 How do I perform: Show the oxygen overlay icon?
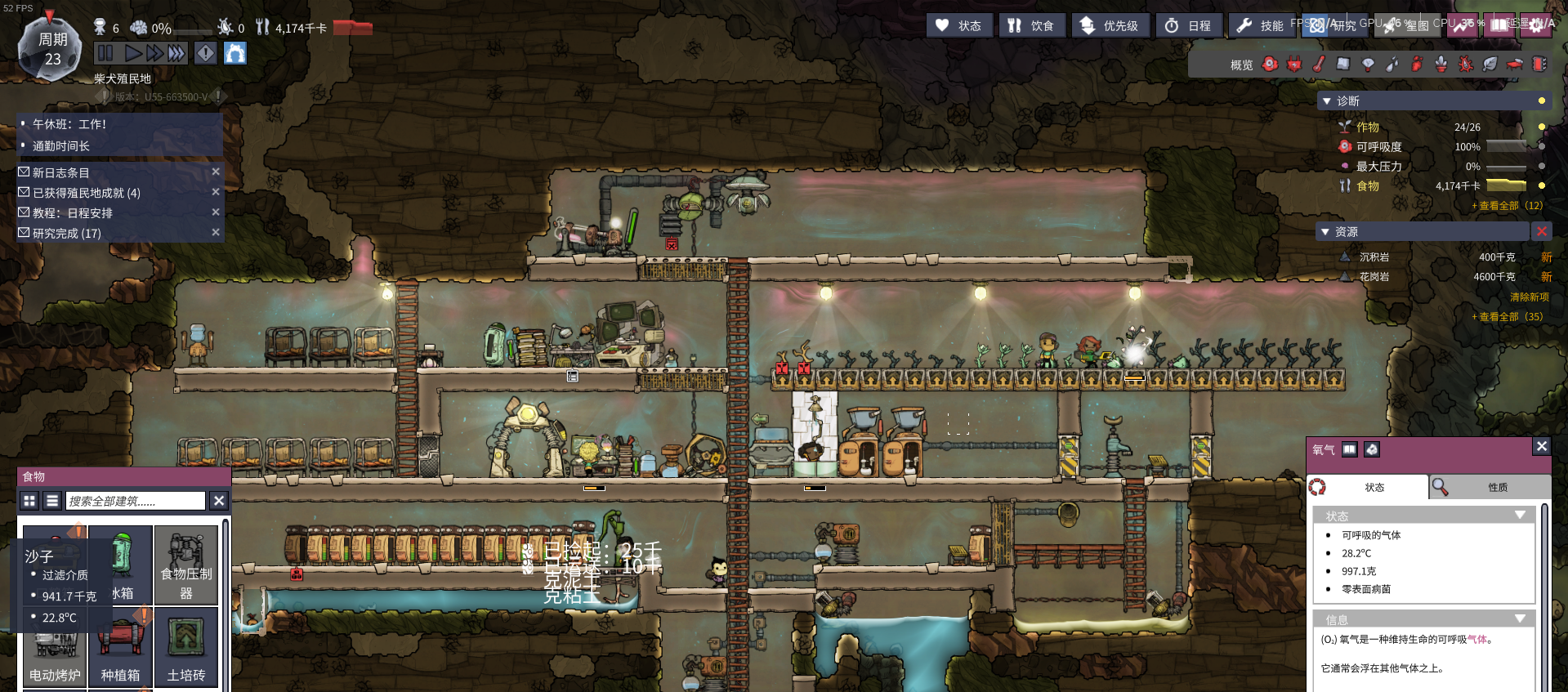click(1270, 64)
